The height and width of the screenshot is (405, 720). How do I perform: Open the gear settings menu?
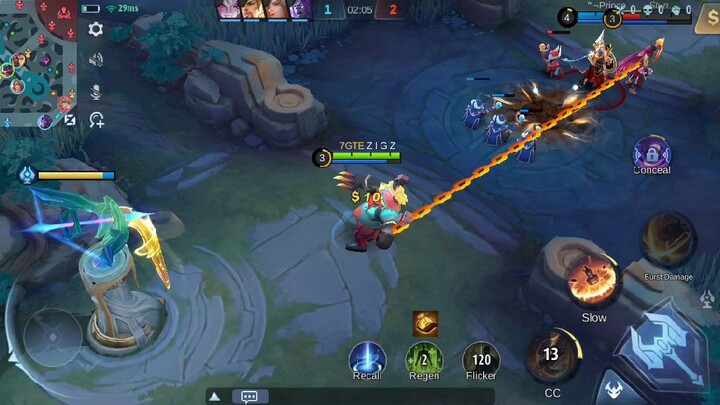96,29
